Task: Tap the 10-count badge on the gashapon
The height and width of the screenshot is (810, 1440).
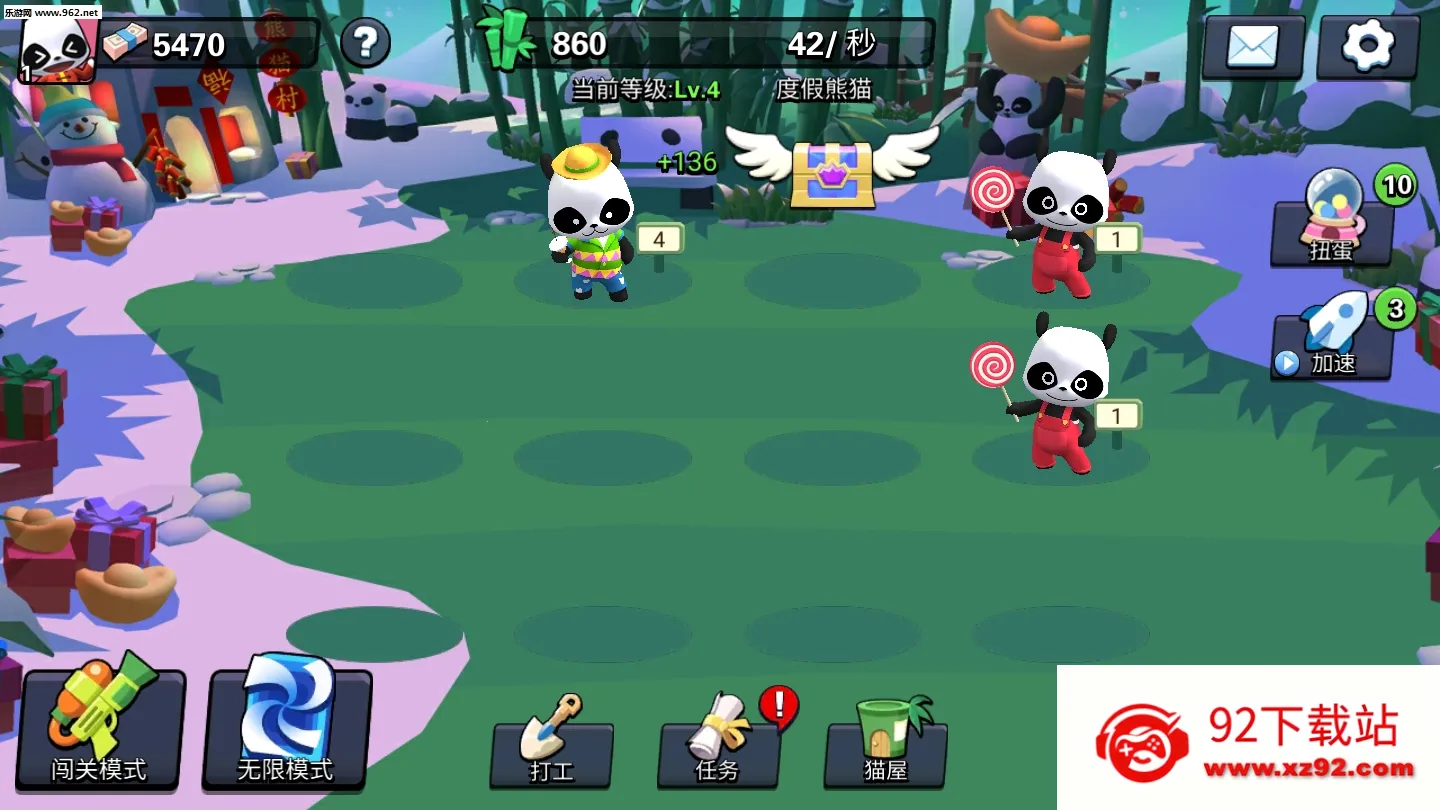Action: click(1397, 185)
